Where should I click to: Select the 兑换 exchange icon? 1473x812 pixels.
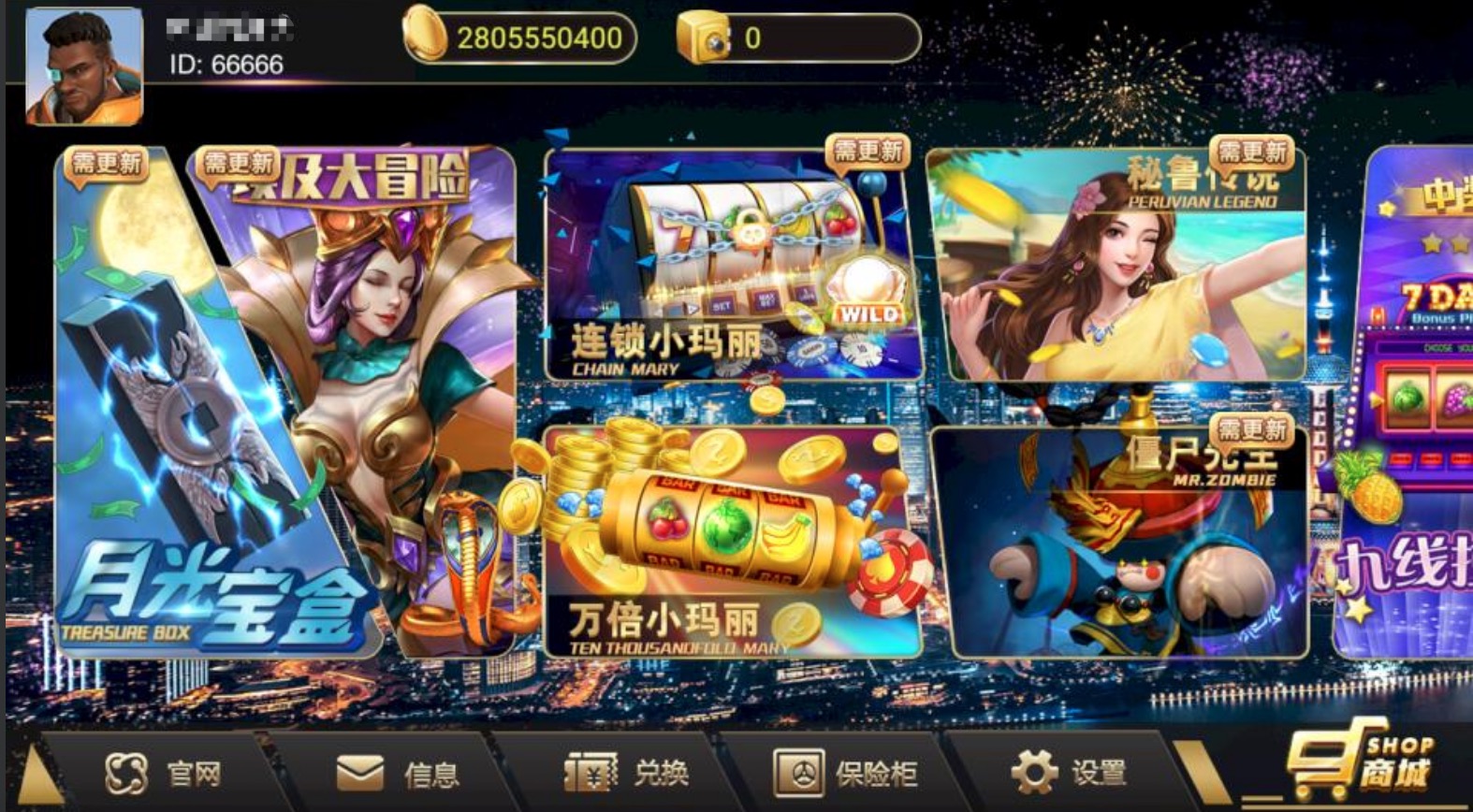pos(591,773)
